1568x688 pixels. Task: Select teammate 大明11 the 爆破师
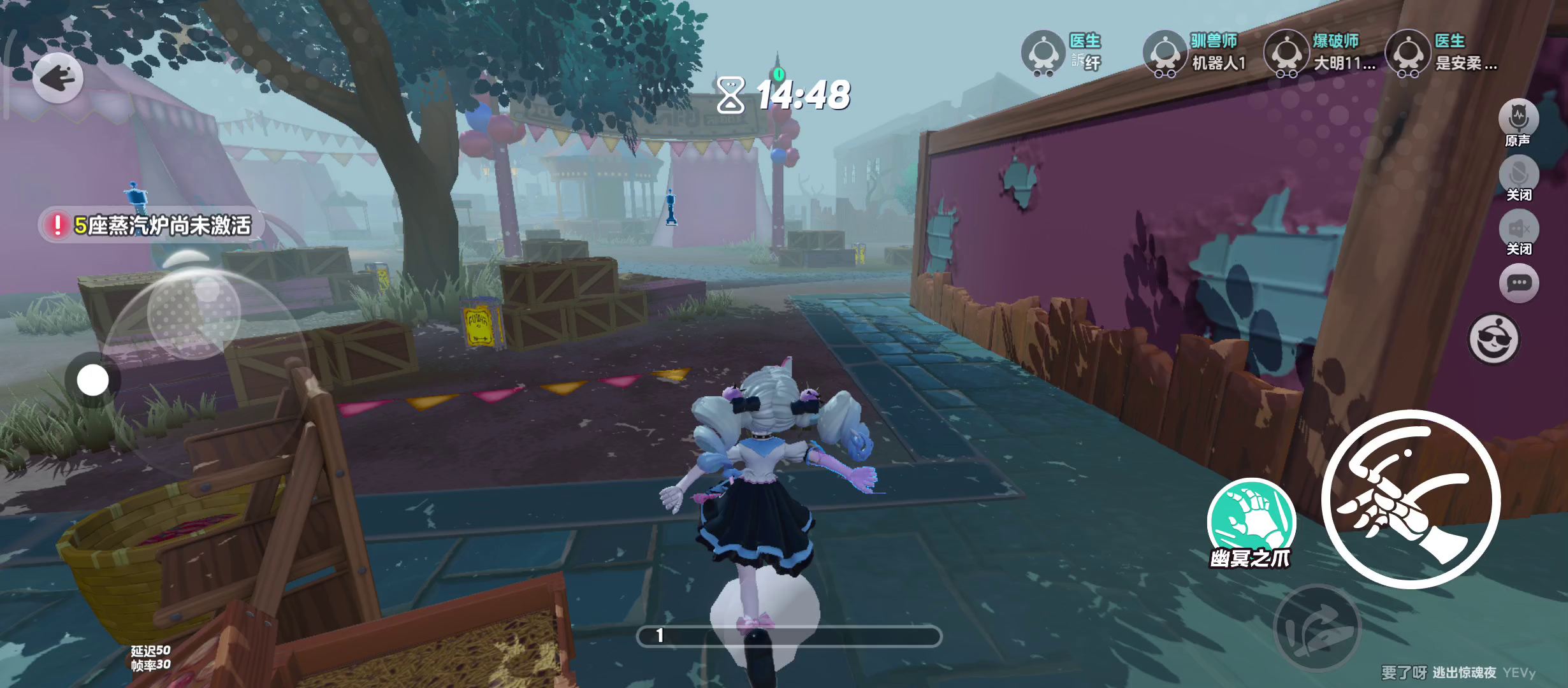[1286, 52]
